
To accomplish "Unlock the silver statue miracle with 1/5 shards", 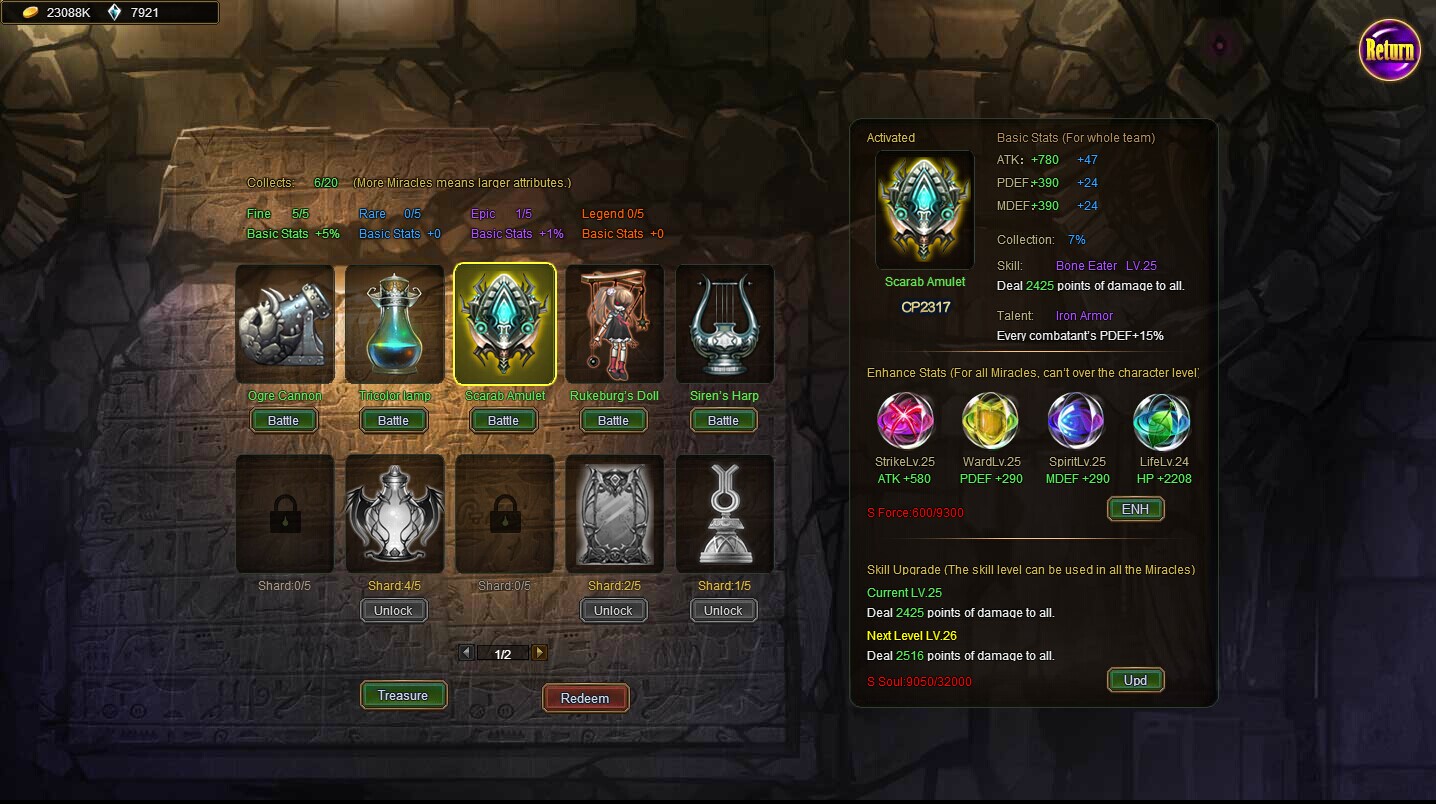I will coord(724,611).
